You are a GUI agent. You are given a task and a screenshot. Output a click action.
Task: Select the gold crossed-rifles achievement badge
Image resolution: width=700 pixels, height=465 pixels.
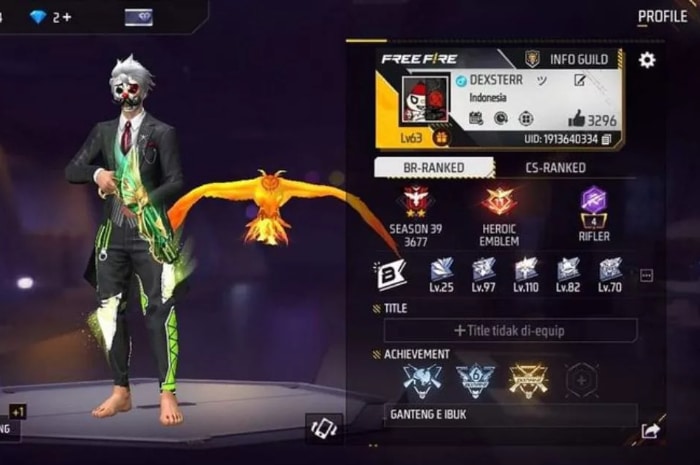click(x=527, y=379)
